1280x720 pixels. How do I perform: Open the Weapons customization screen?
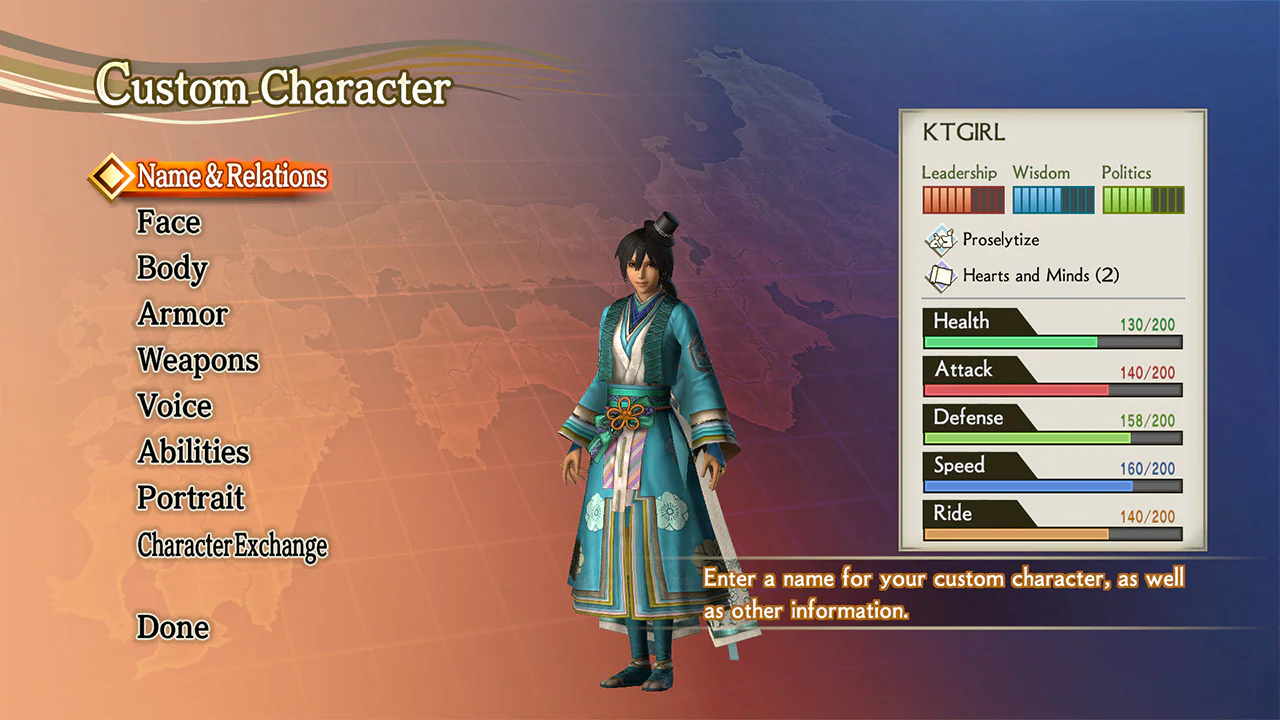tap(197, 360)
